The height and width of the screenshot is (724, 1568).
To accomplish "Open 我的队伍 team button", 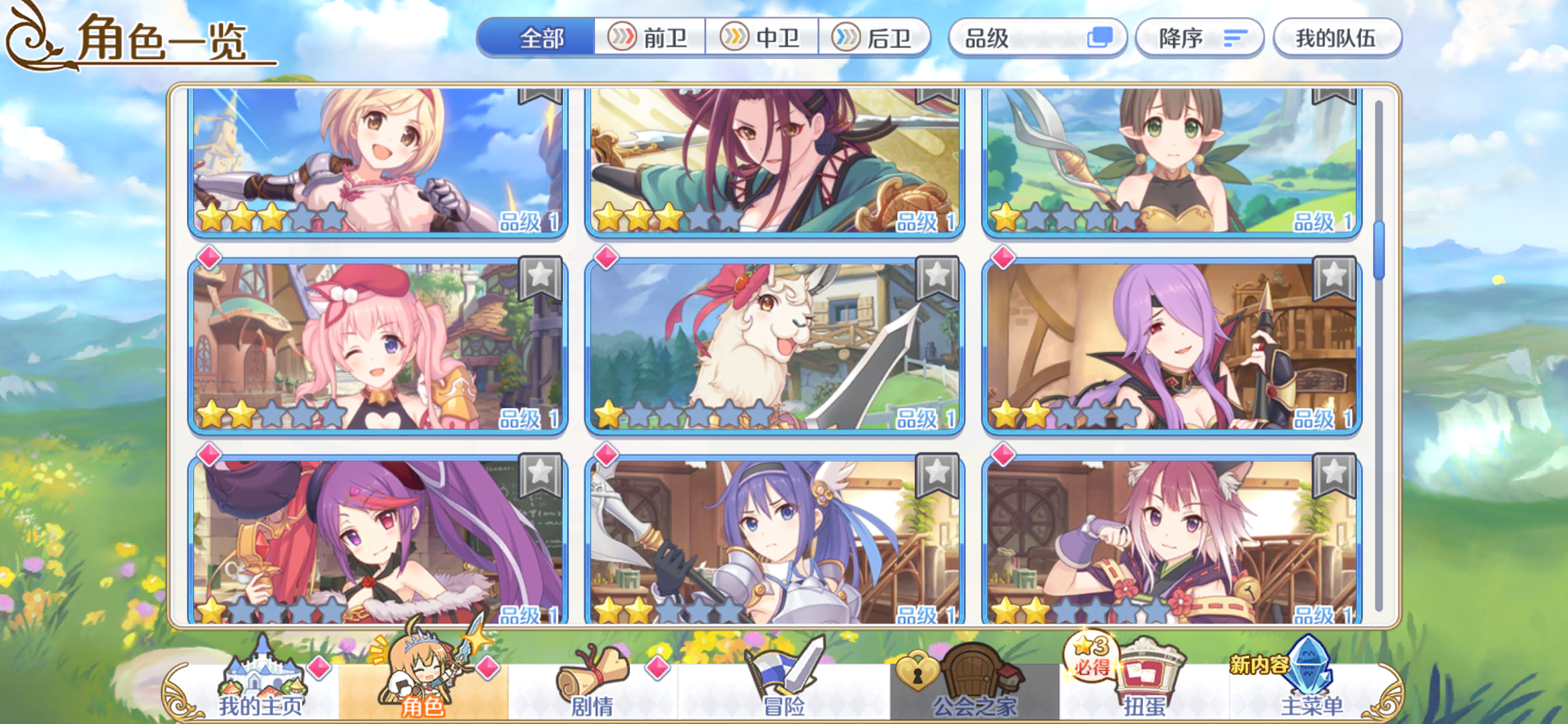I will point(1337,38).
